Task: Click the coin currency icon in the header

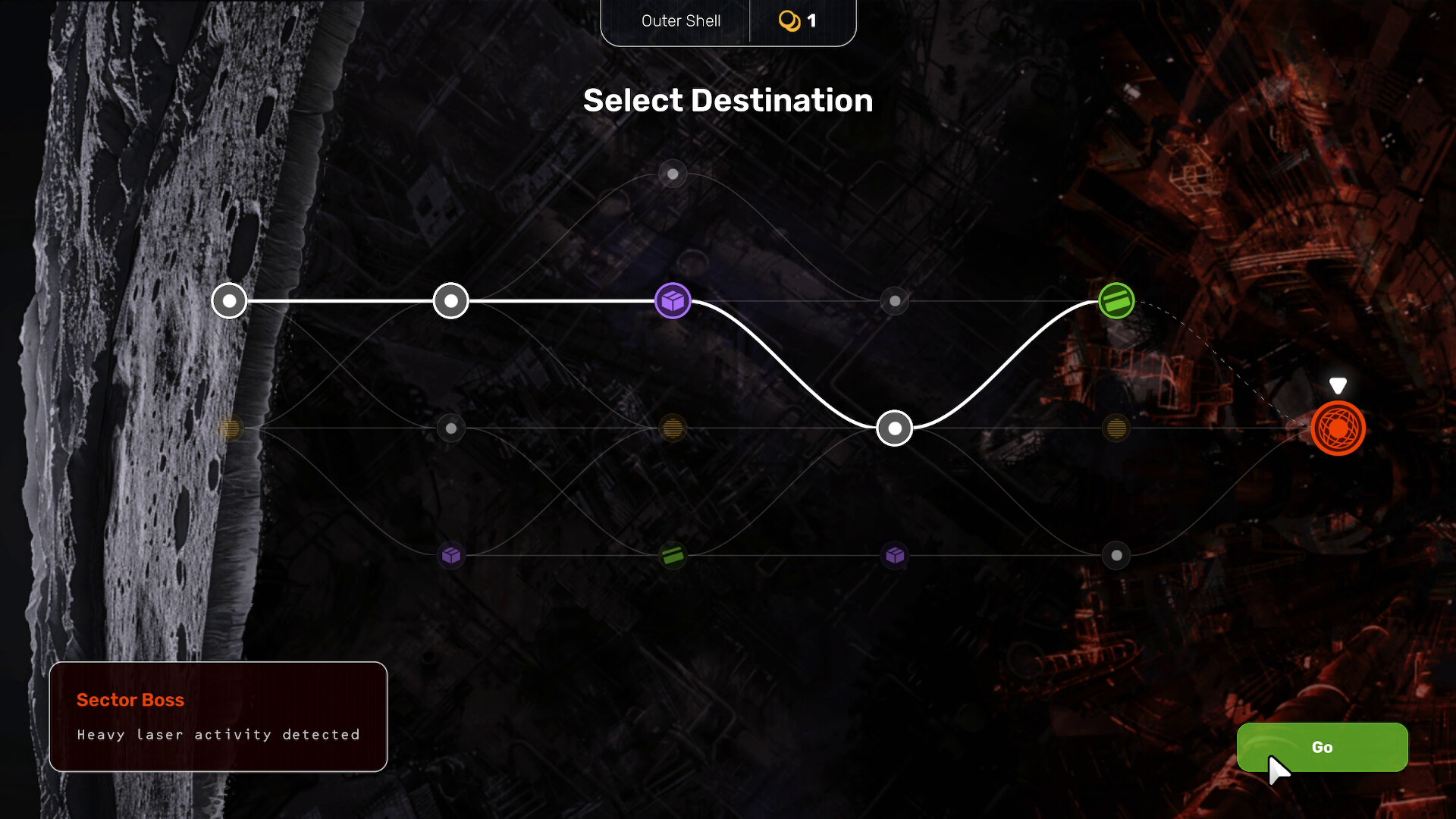Action: (790, 20)
